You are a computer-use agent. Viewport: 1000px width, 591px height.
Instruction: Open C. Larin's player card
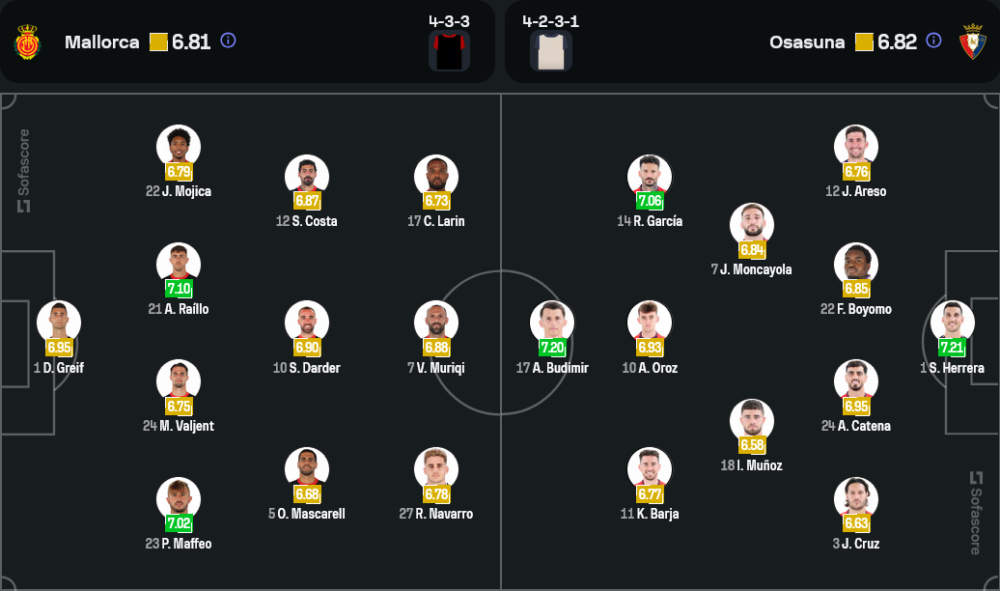tap(436, 177)
